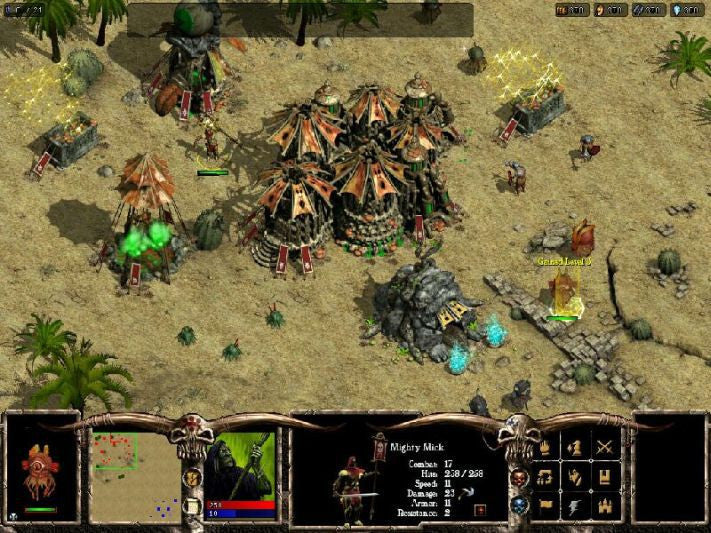The image size is (711, 533).
Task: Activate the looping arrows patrol command
Action: click(547, 477)
